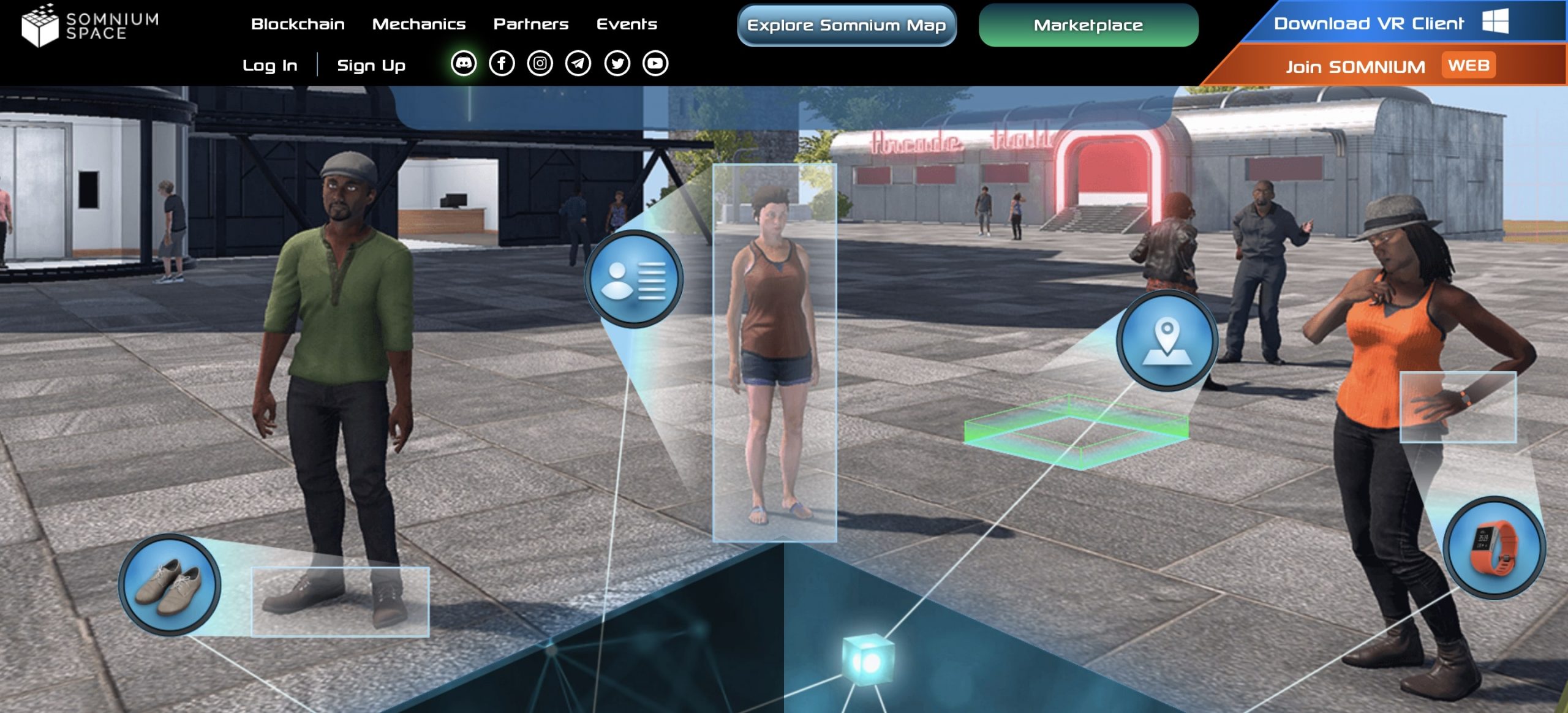Open the YouTube channel icon
The image size is (1568, 713).
(x=654, y=63)
